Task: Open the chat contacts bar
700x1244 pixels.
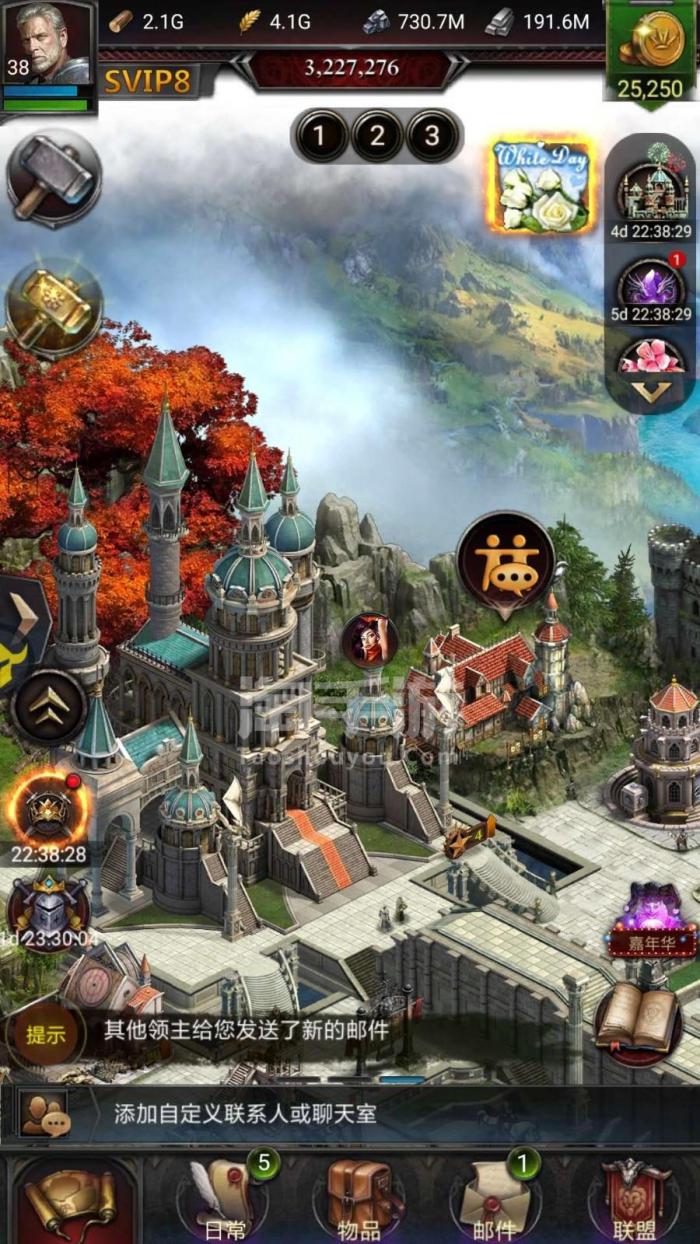Action: tap(350, 1114)
